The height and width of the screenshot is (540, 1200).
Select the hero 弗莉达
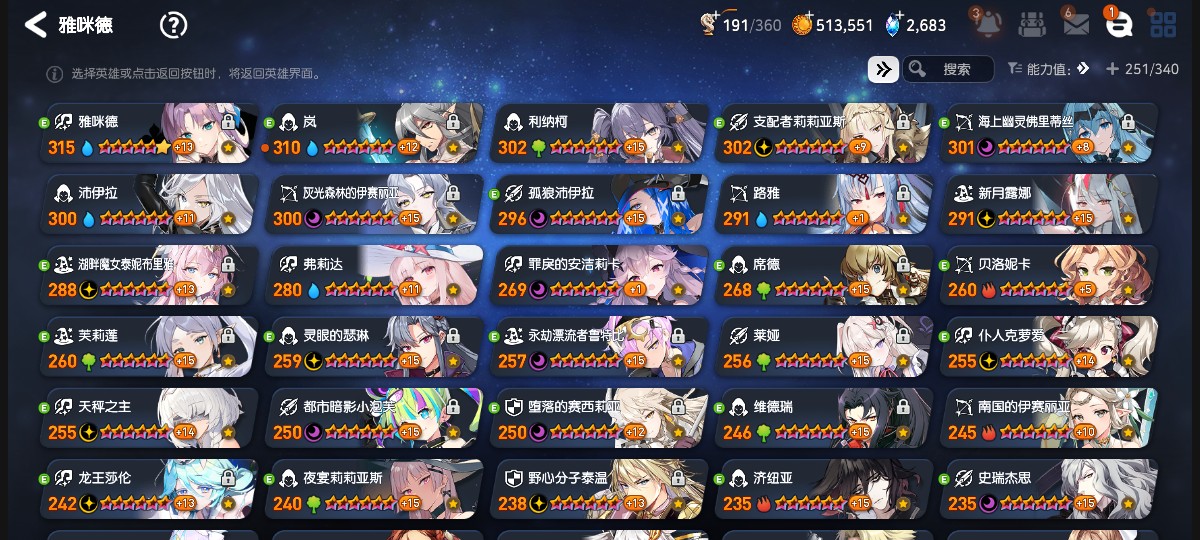click(x=374, y=276)
